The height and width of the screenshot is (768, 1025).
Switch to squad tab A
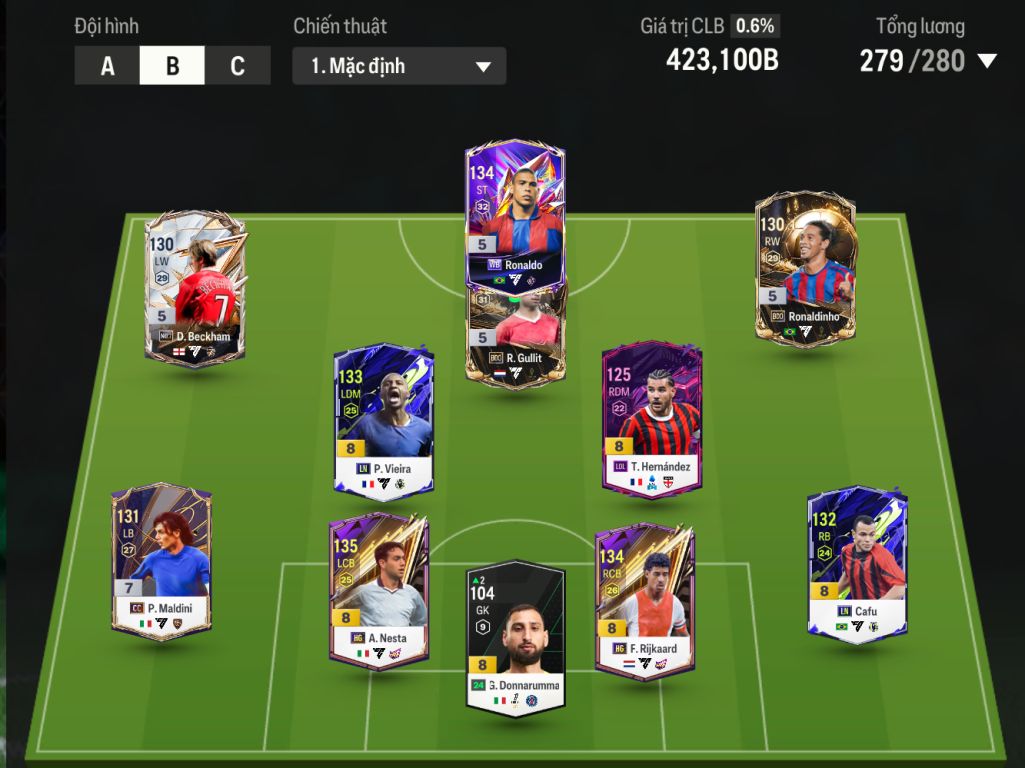click(x=107, y=66)
